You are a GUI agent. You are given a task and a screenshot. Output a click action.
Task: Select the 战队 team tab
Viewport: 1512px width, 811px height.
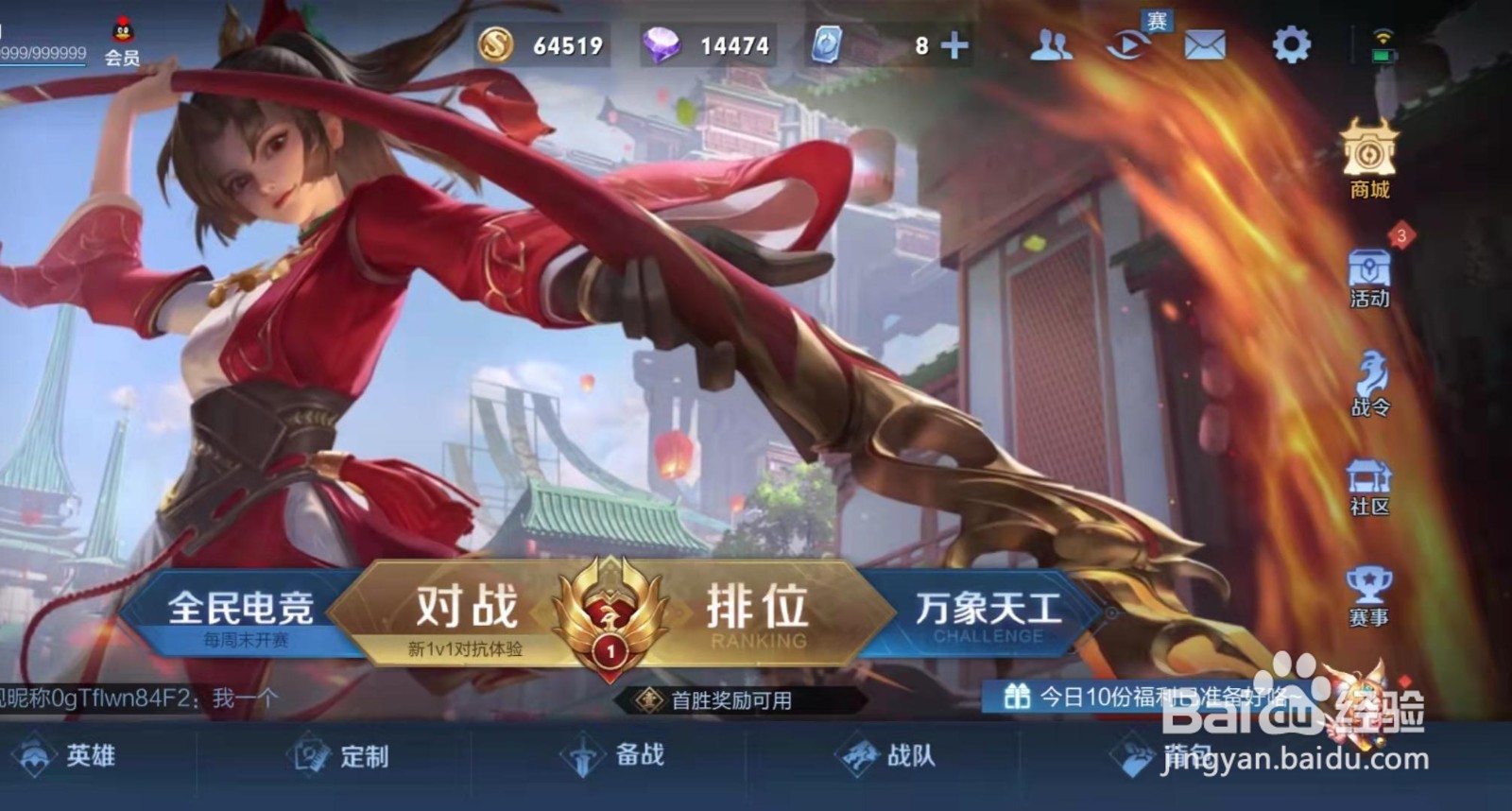(893, 756)
